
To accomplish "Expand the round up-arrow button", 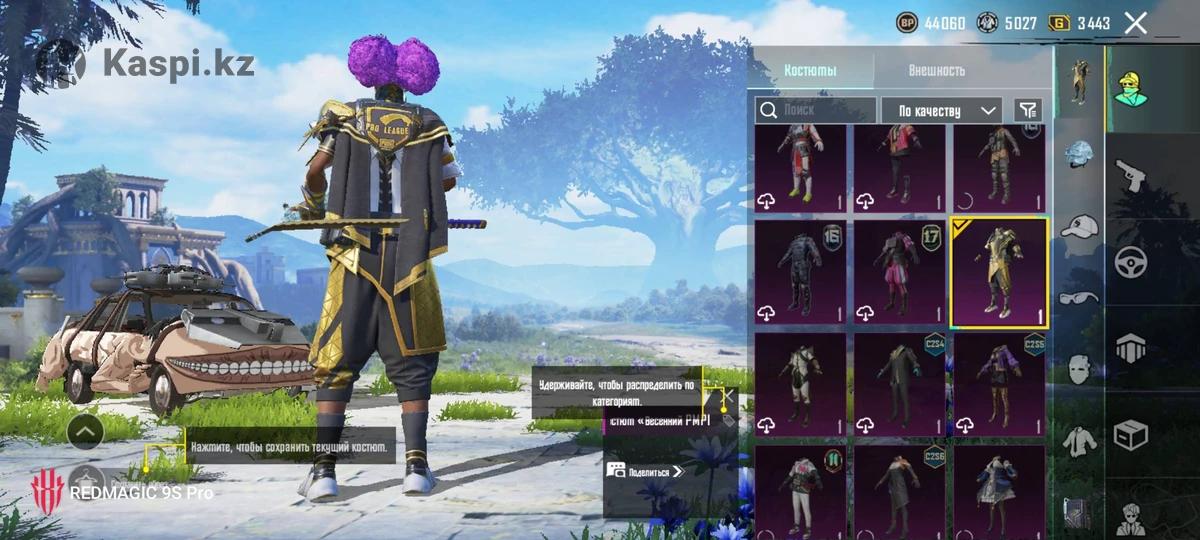I will coord(86,431).
